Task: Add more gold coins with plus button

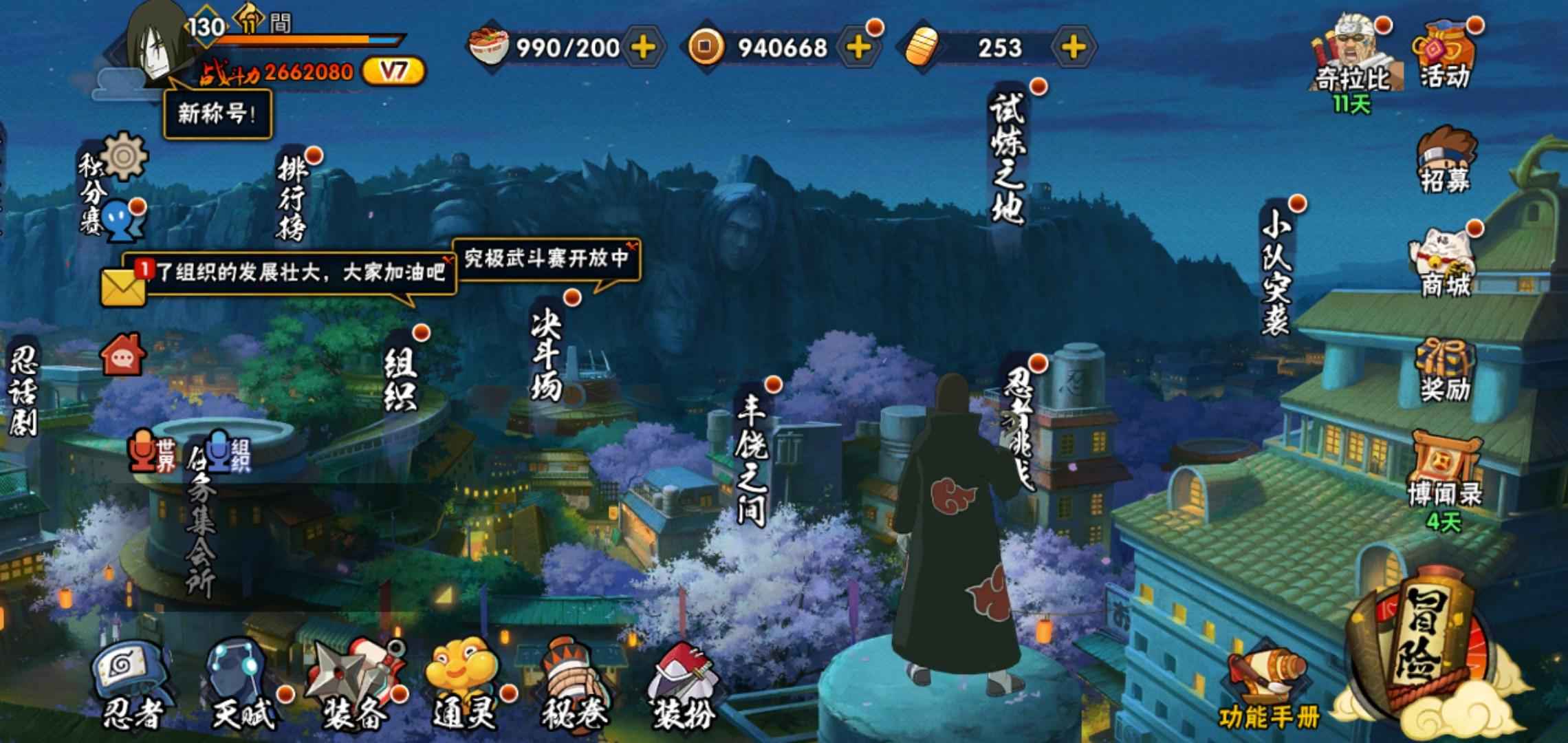Action: tap(858, 47)
